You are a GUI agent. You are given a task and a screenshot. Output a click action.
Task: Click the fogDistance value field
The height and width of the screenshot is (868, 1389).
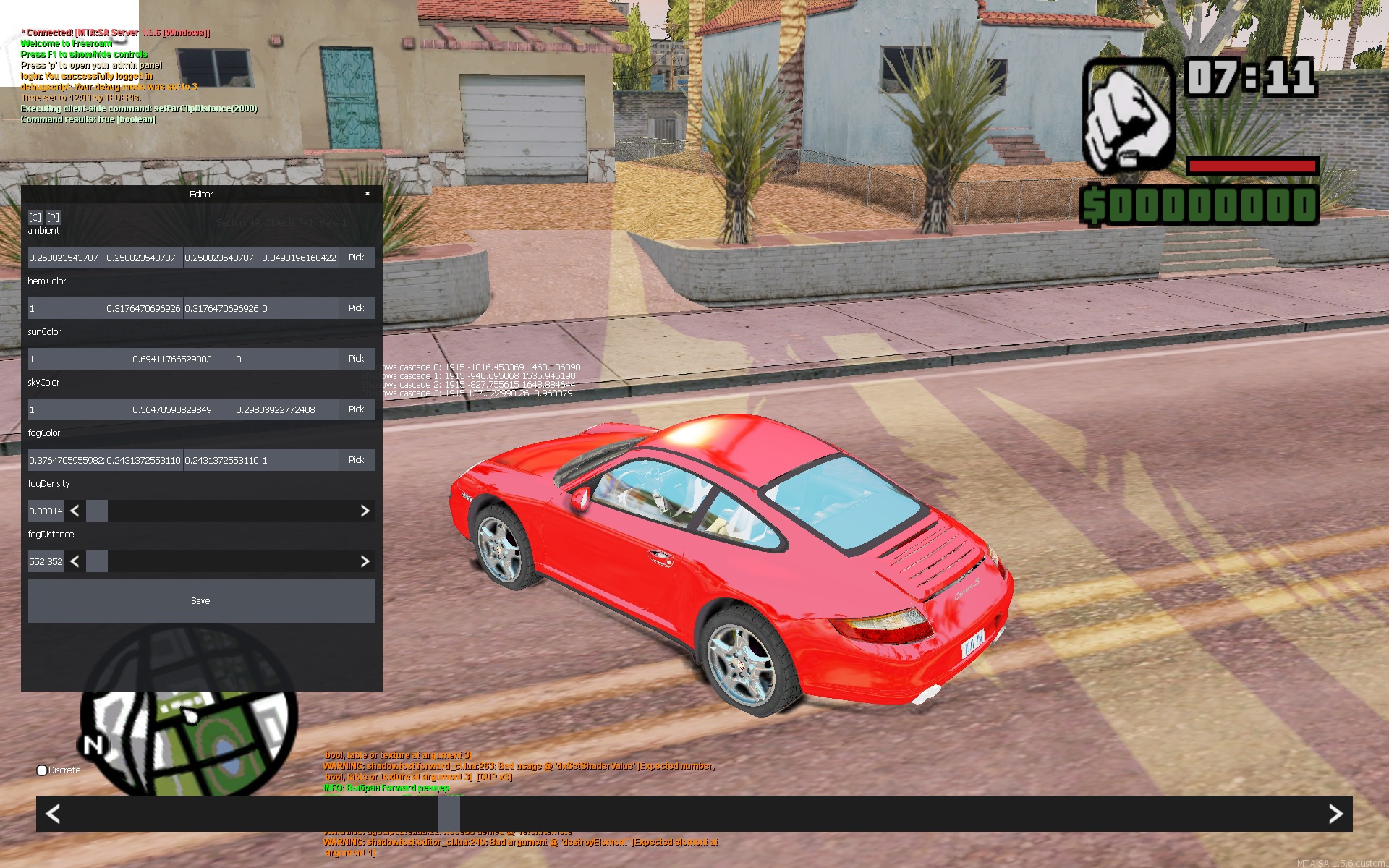pos(46,561)
